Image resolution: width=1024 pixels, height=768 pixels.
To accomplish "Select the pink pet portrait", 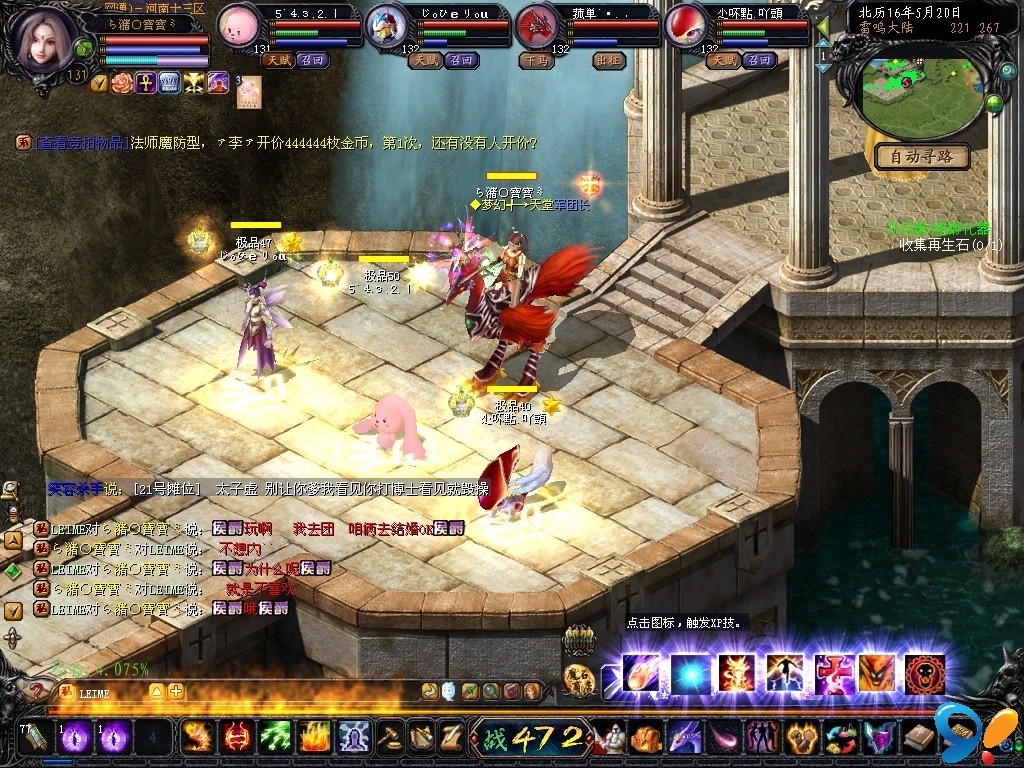I will tap(238, 24).
